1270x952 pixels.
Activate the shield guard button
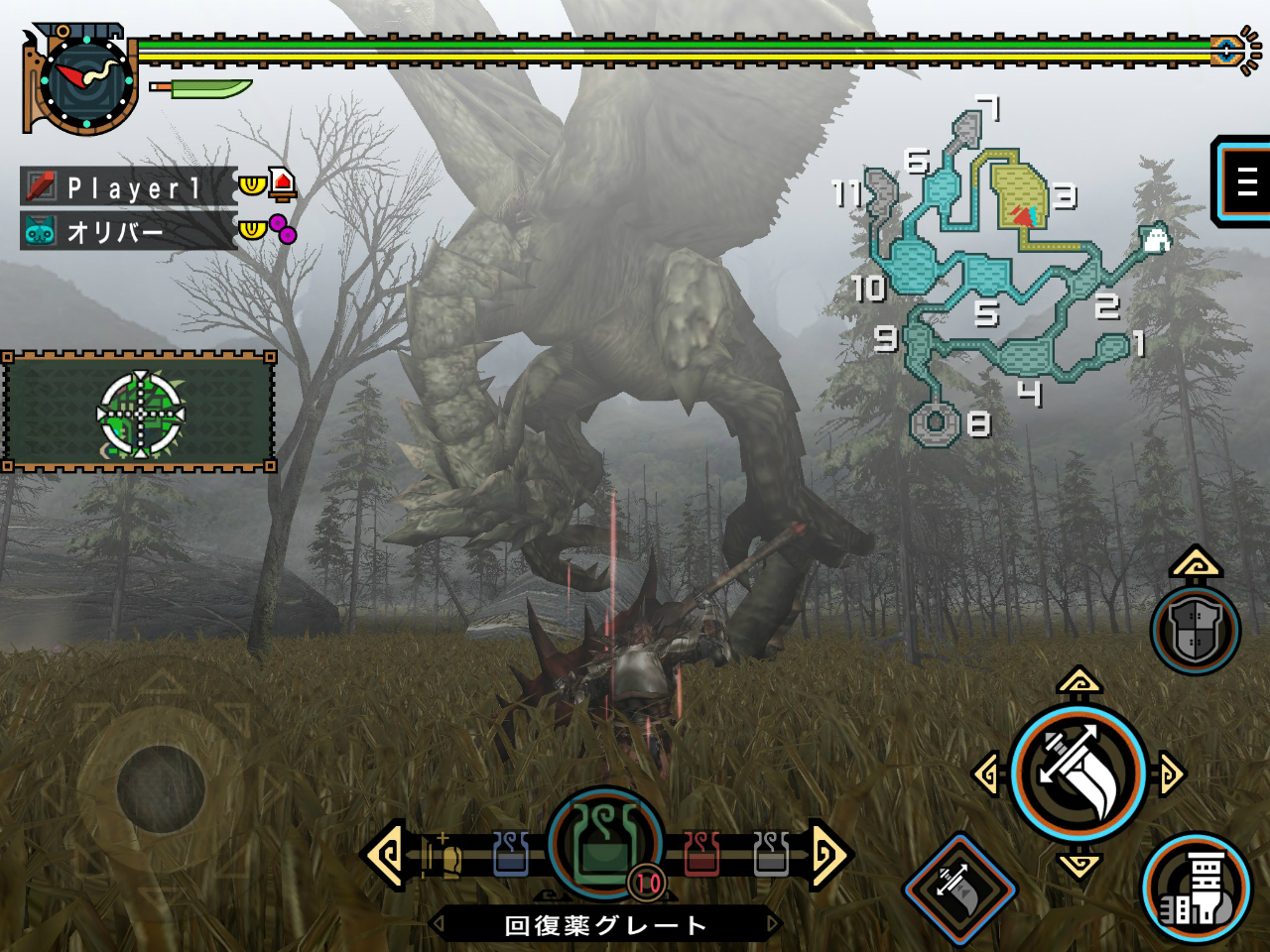tap(1196, 630)
